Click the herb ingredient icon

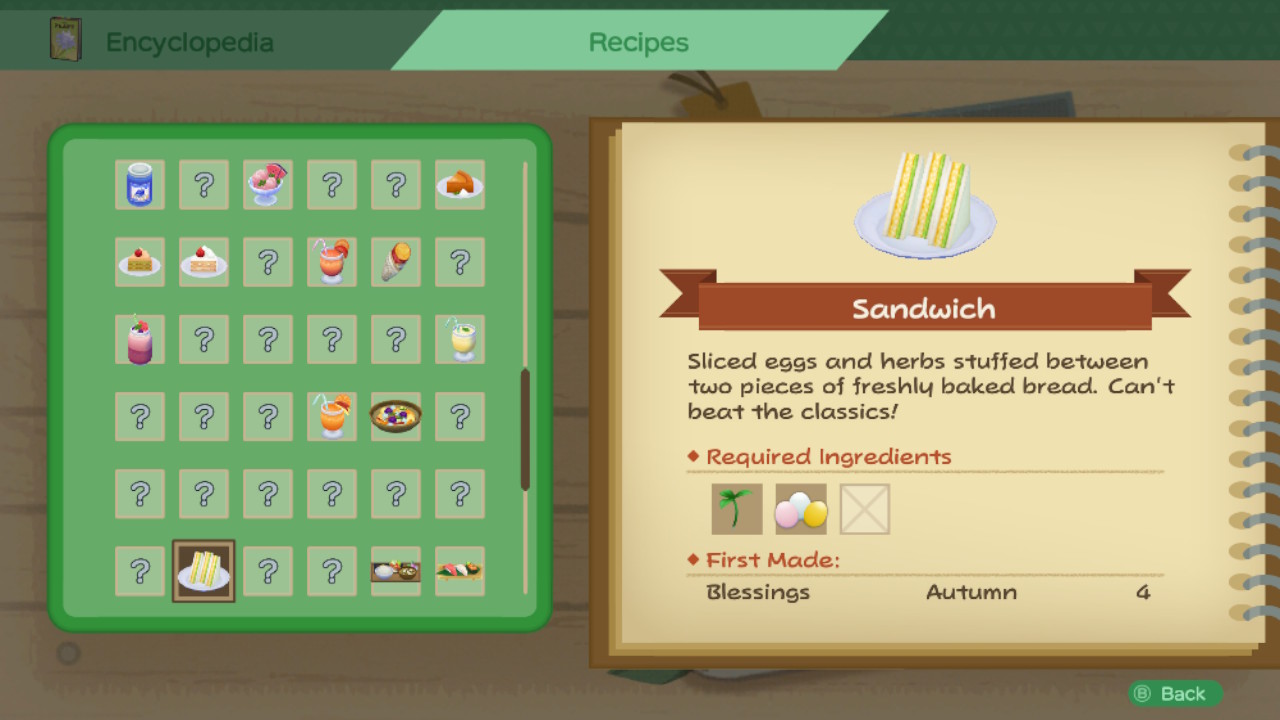[x=736, y=508]
